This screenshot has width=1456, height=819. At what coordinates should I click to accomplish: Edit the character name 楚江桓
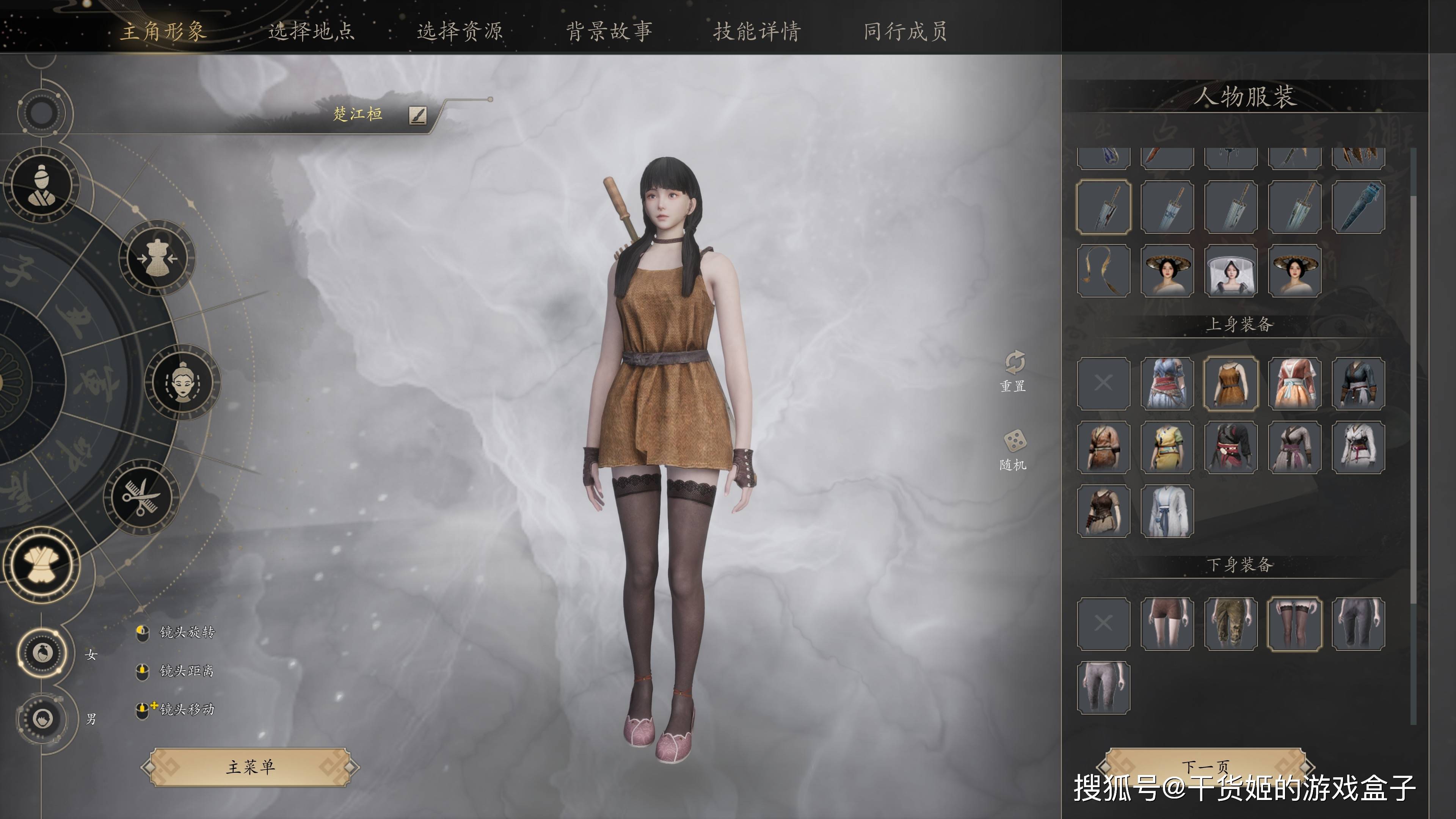pos(418,115)
